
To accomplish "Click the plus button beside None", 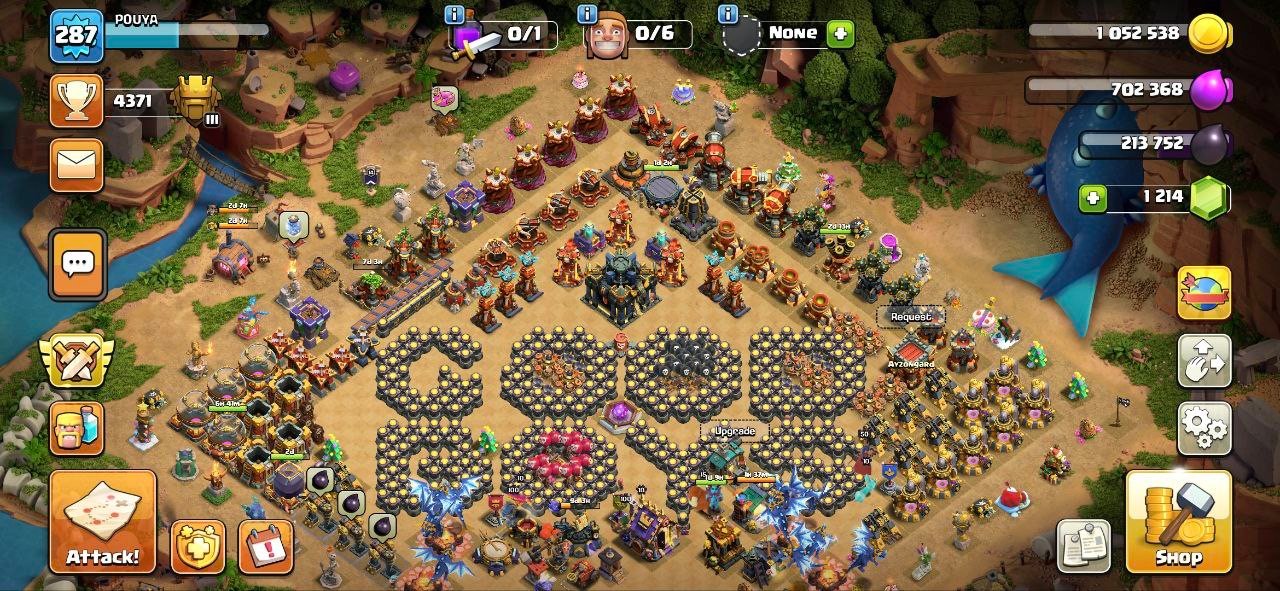I will pyautogui.click(x=840, y=33).
